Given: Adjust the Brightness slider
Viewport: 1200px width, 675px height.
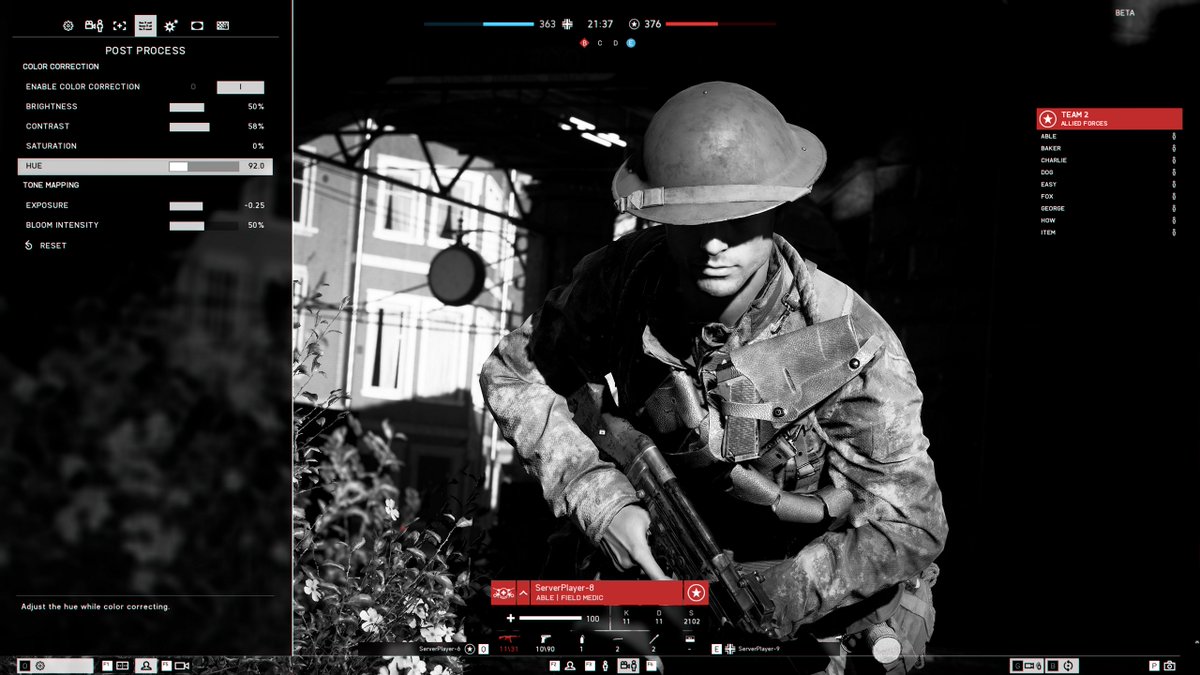Looking at the screenshot, I should point(204,107).
